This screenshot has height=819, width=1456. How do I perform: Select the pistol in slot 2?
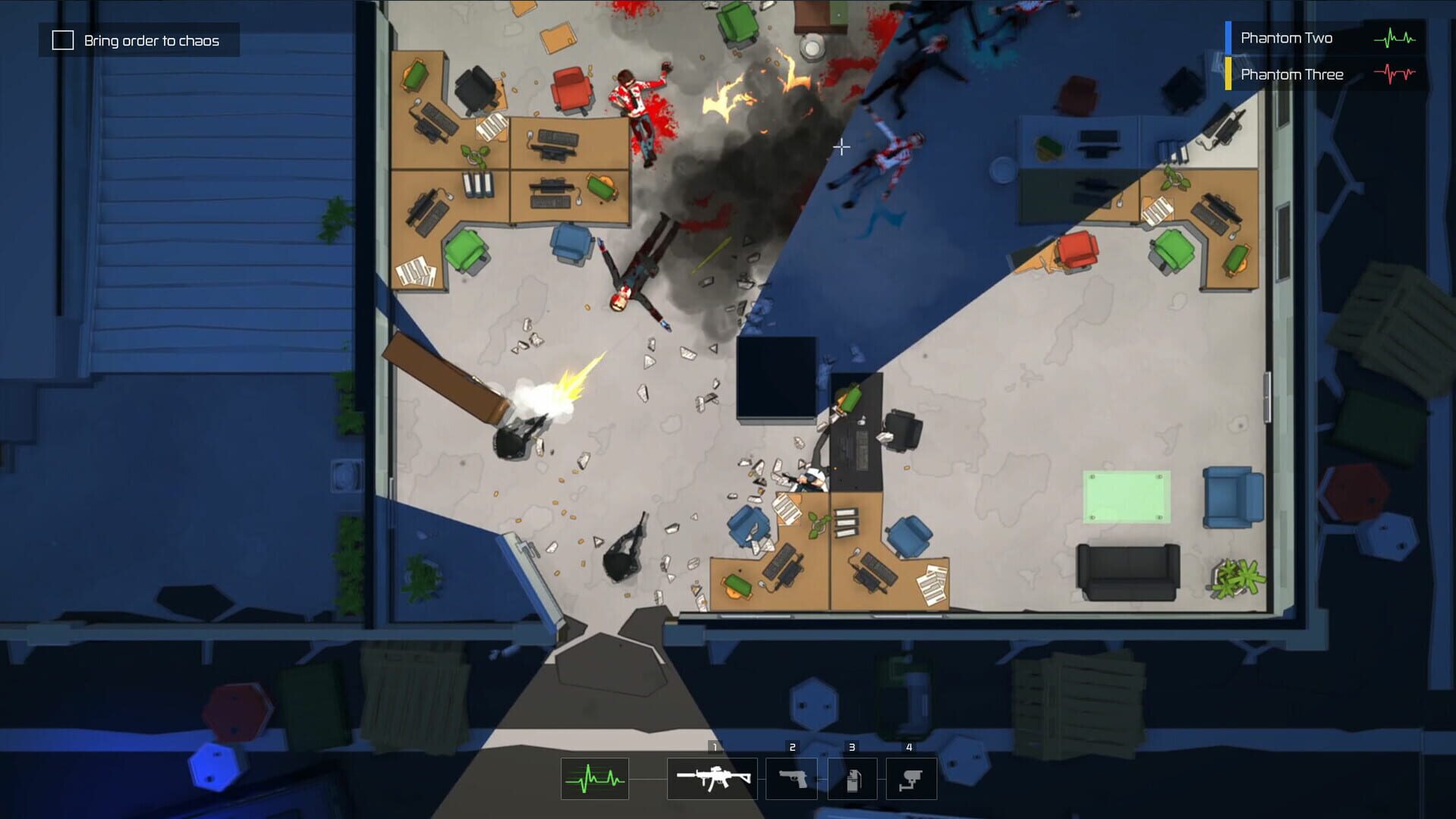[x=792, y=778]
